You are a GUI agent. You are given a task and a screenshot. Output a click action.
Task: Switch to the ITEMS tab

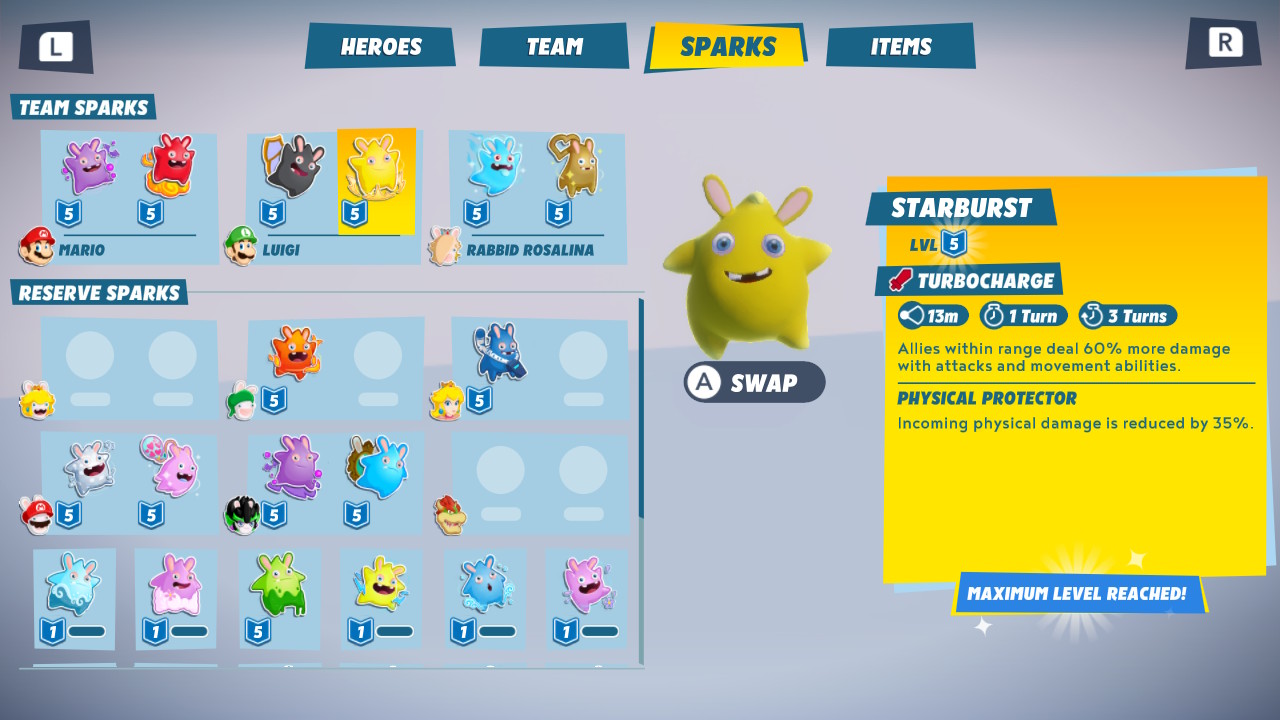click(899, 45)
